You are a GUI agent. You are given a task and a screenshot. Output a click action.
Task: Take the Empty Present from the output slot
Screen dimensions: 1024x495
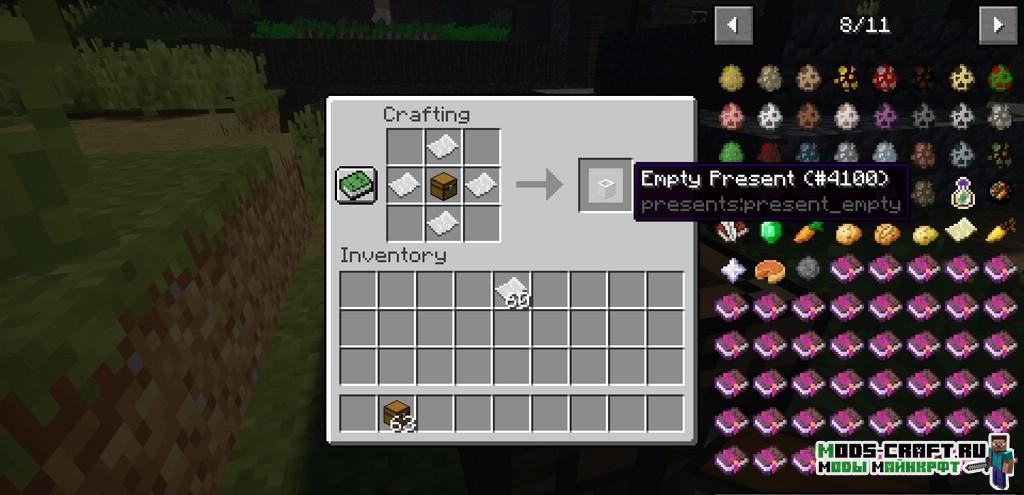click(604, 185)
